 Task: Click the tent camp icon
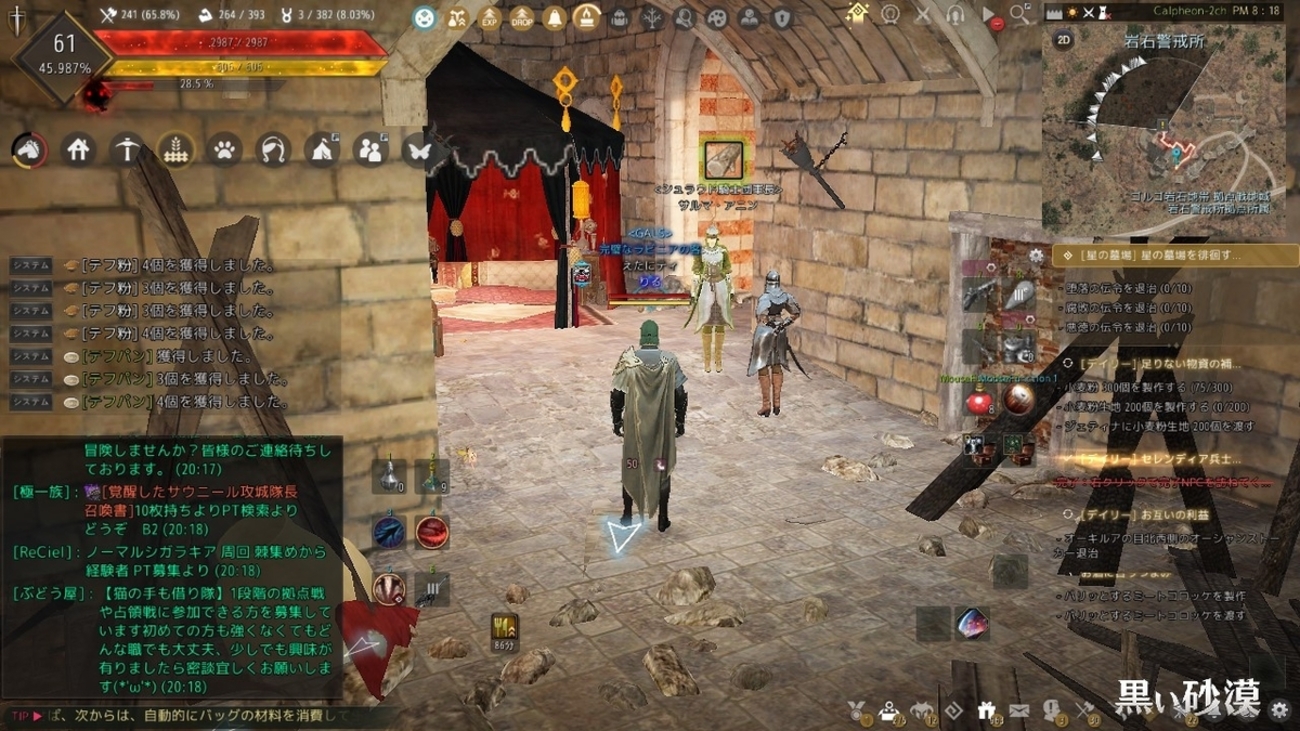click(322, 151)
